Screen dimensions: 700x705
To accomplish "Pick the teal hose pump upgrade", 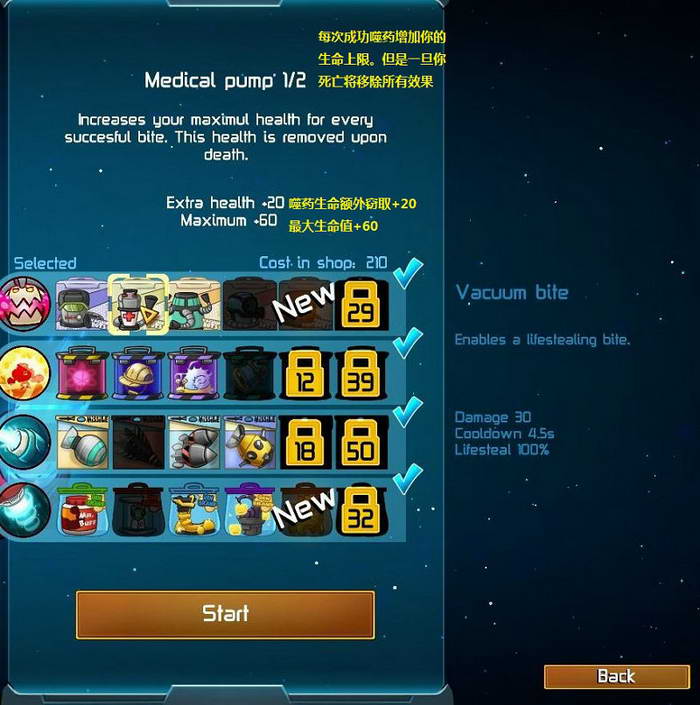I will coord(193,305).
